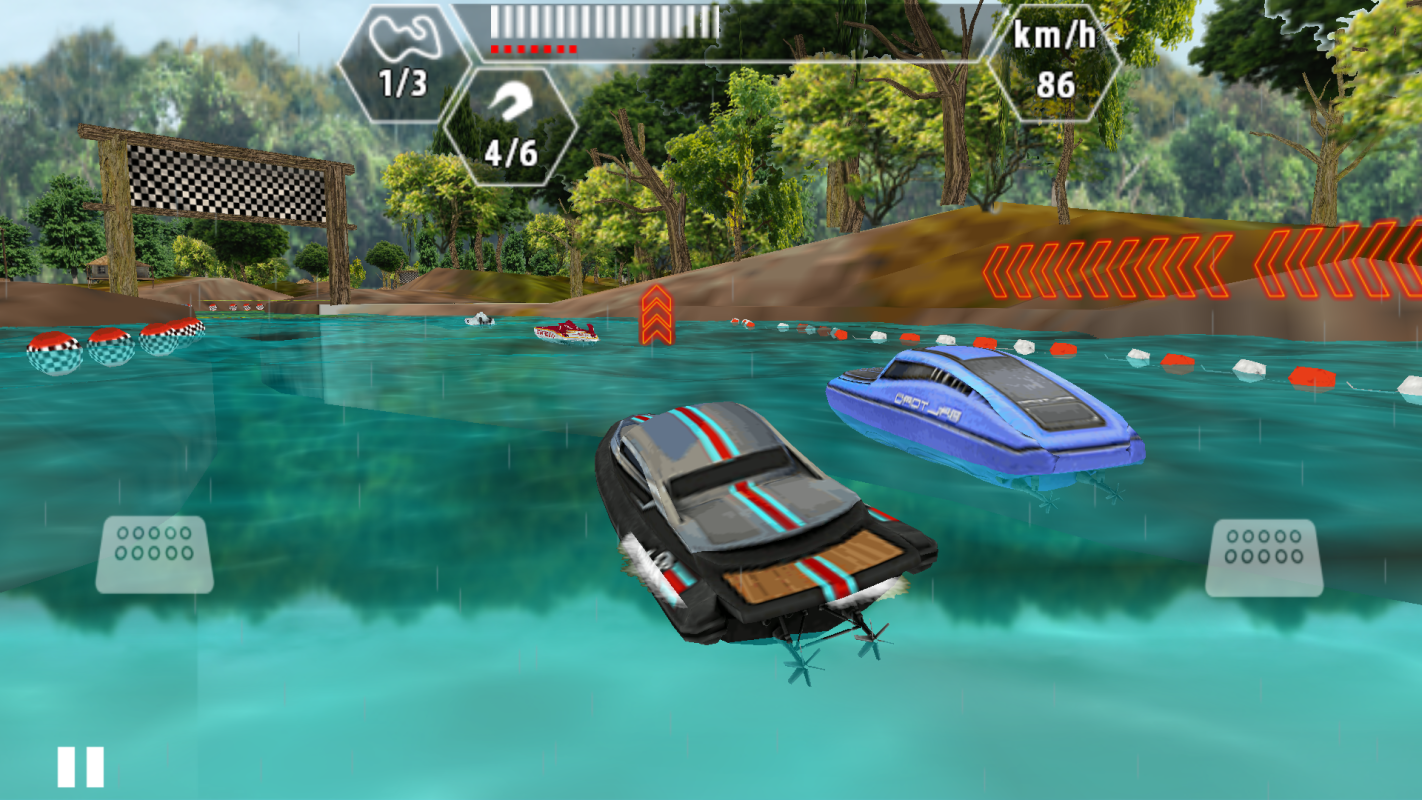Image resolution: width=1422 pixels, height=800 pixels.
Task: Tap the left pedal control
Action: pos(154,554)
